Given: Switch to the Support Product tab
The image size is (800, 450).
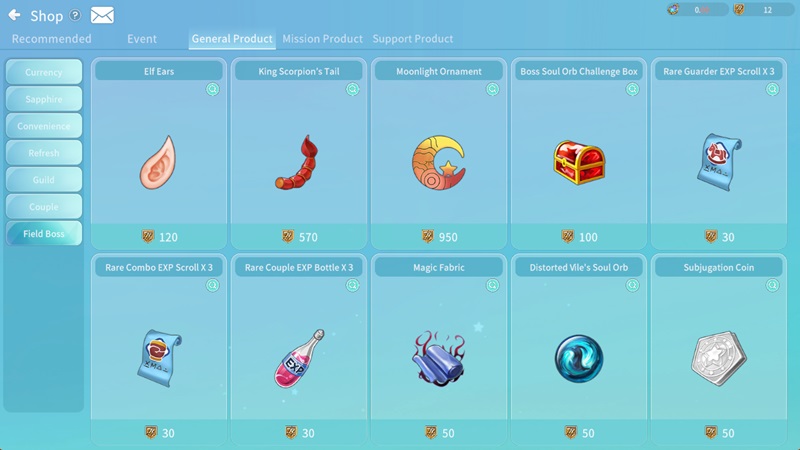Looking at the screenshot, I should tap(412, 39).
